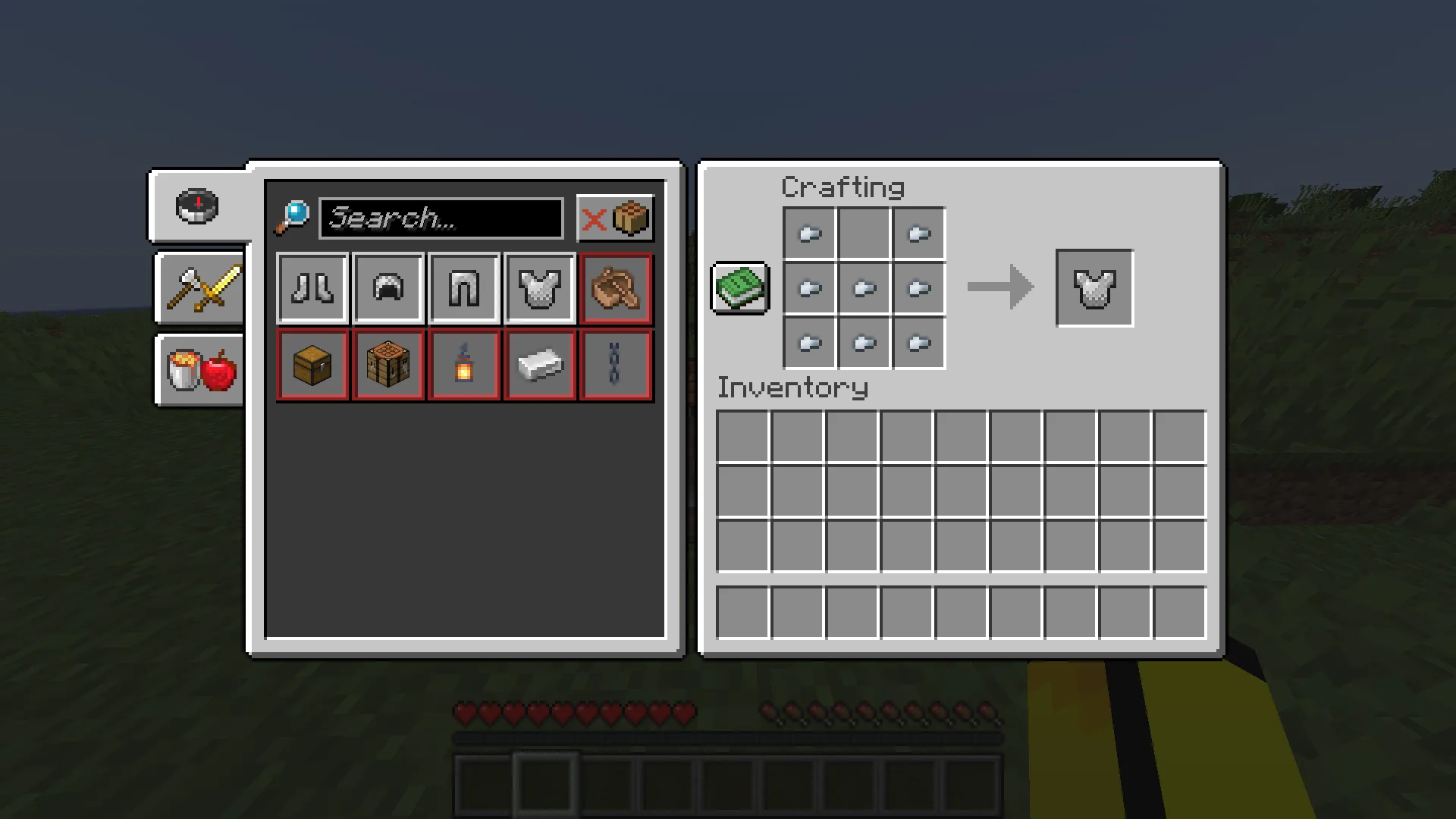Switch to the compass search tab
Screen dimensions: 1456x819
click(196, 206)
